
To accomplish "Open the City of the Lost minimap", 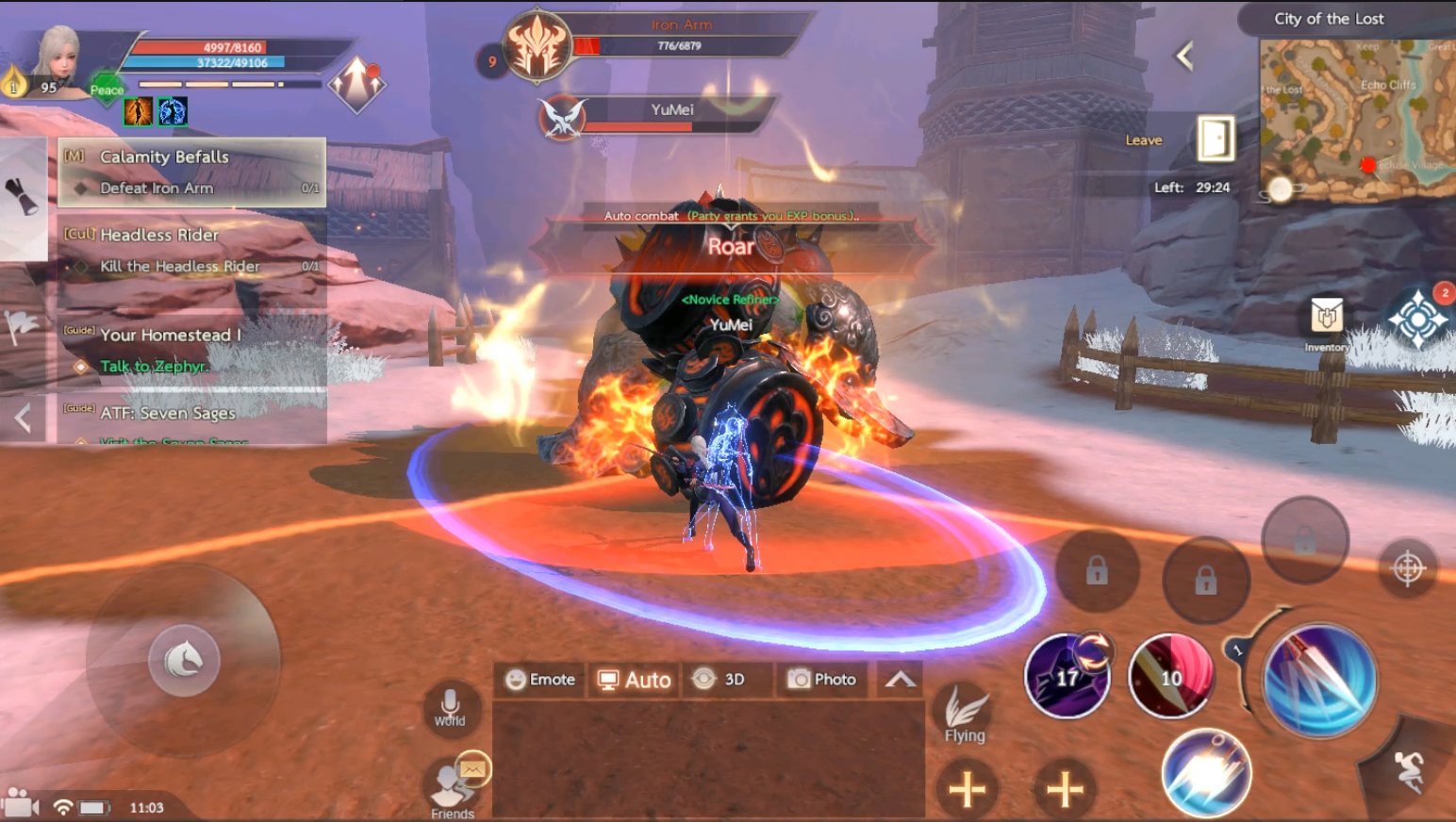I will click(x=1357, y=118).
